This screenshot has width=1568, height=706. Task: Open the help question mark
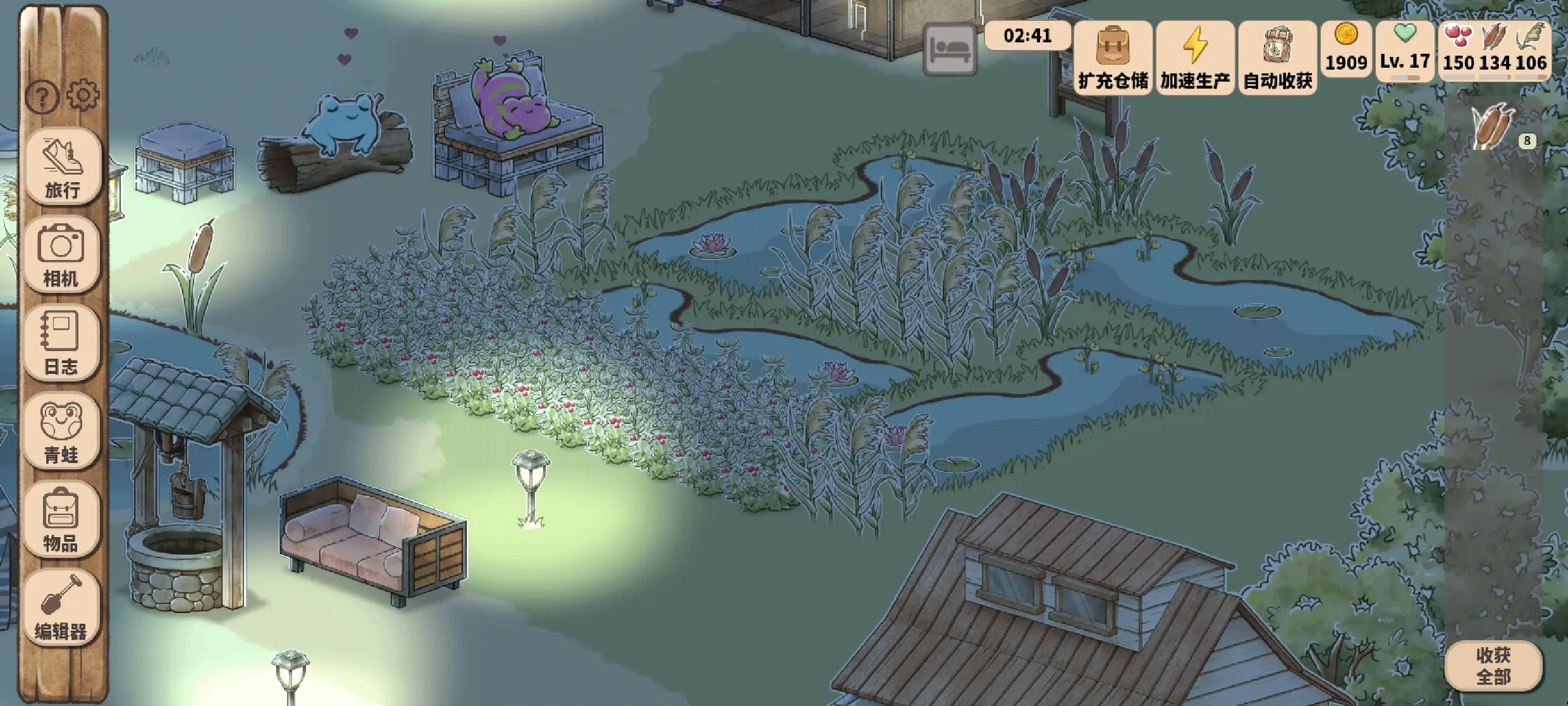click(42, 97)
